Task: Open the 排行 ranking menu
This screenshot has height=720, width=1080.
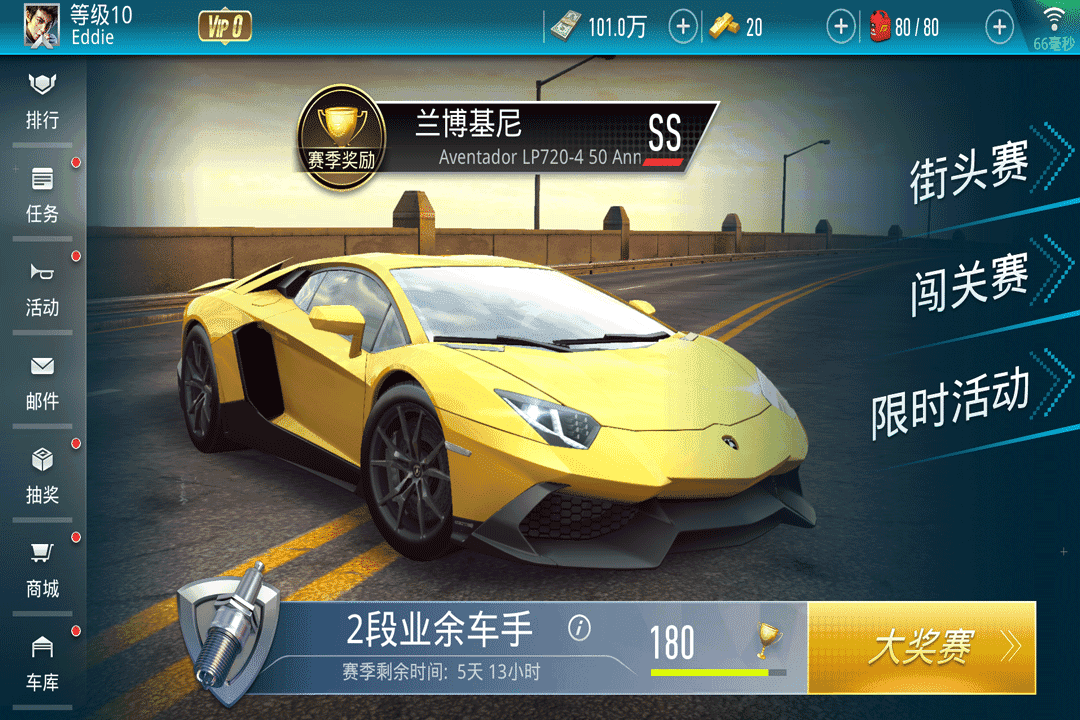Action: (42, 100)
